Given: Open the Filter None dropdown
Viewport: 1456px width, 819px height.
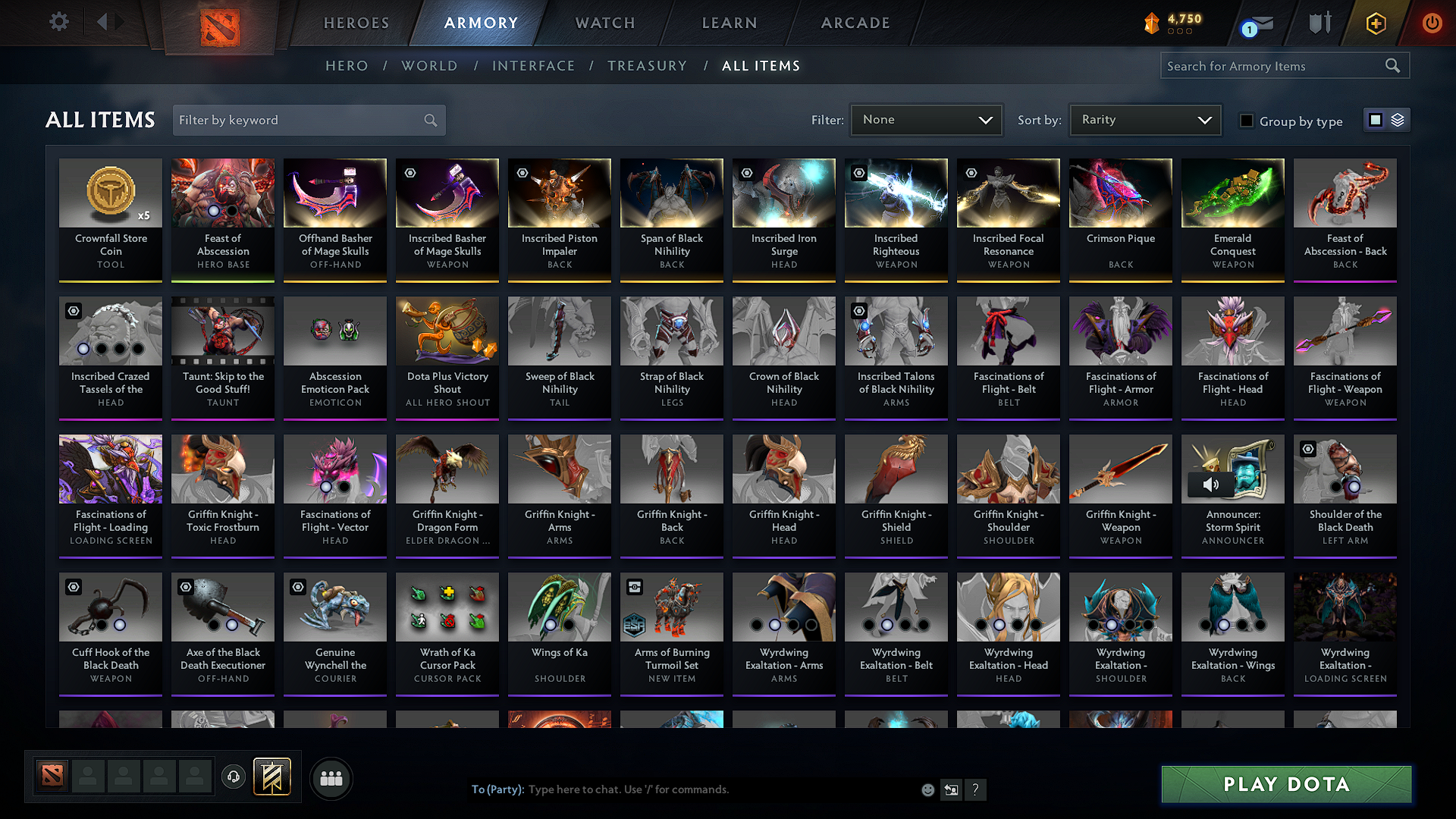Looking at the screenshot, I should coord(926,119).
